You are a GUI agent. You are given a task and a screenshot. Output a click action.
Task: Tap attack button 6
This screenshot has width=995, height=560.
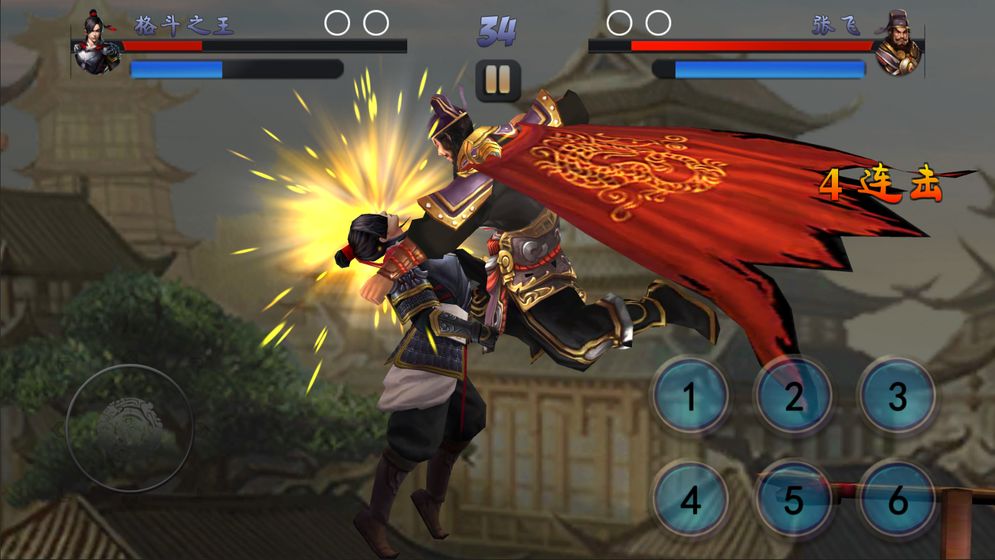(x=897, y=500)
